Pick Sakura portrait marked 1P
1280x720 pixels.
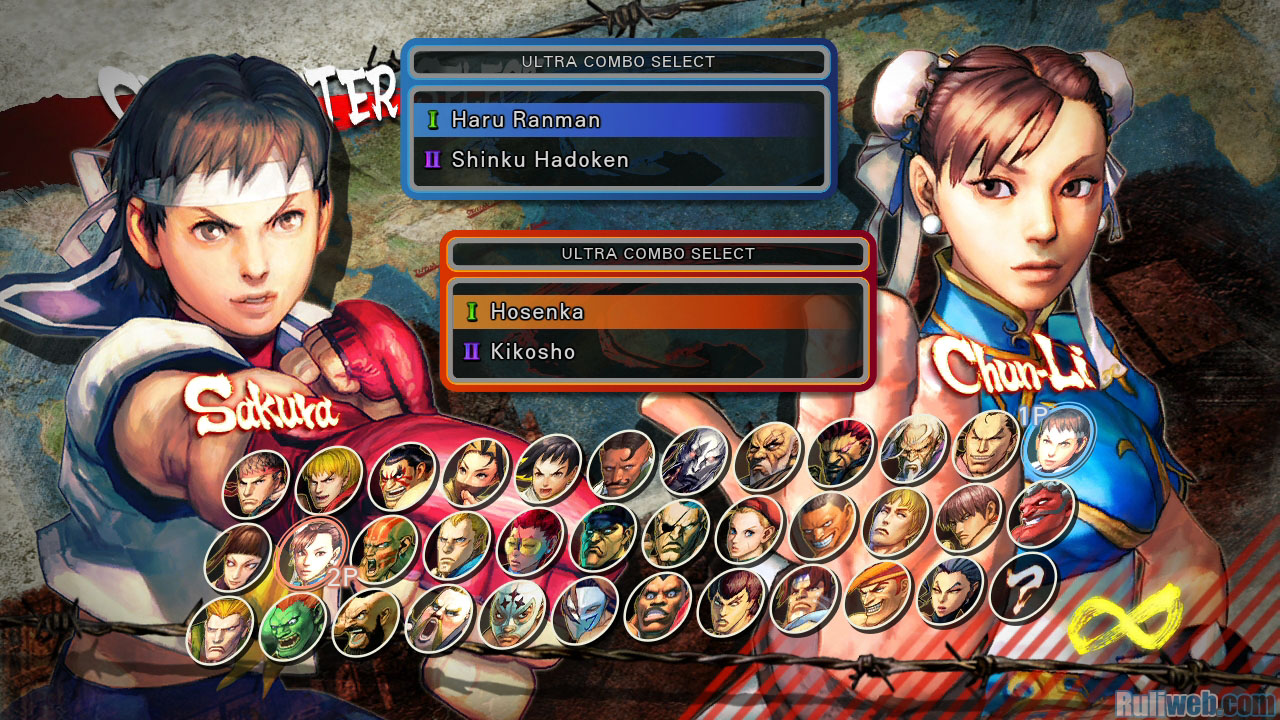pyautogui.click(x=1060, y=440)
